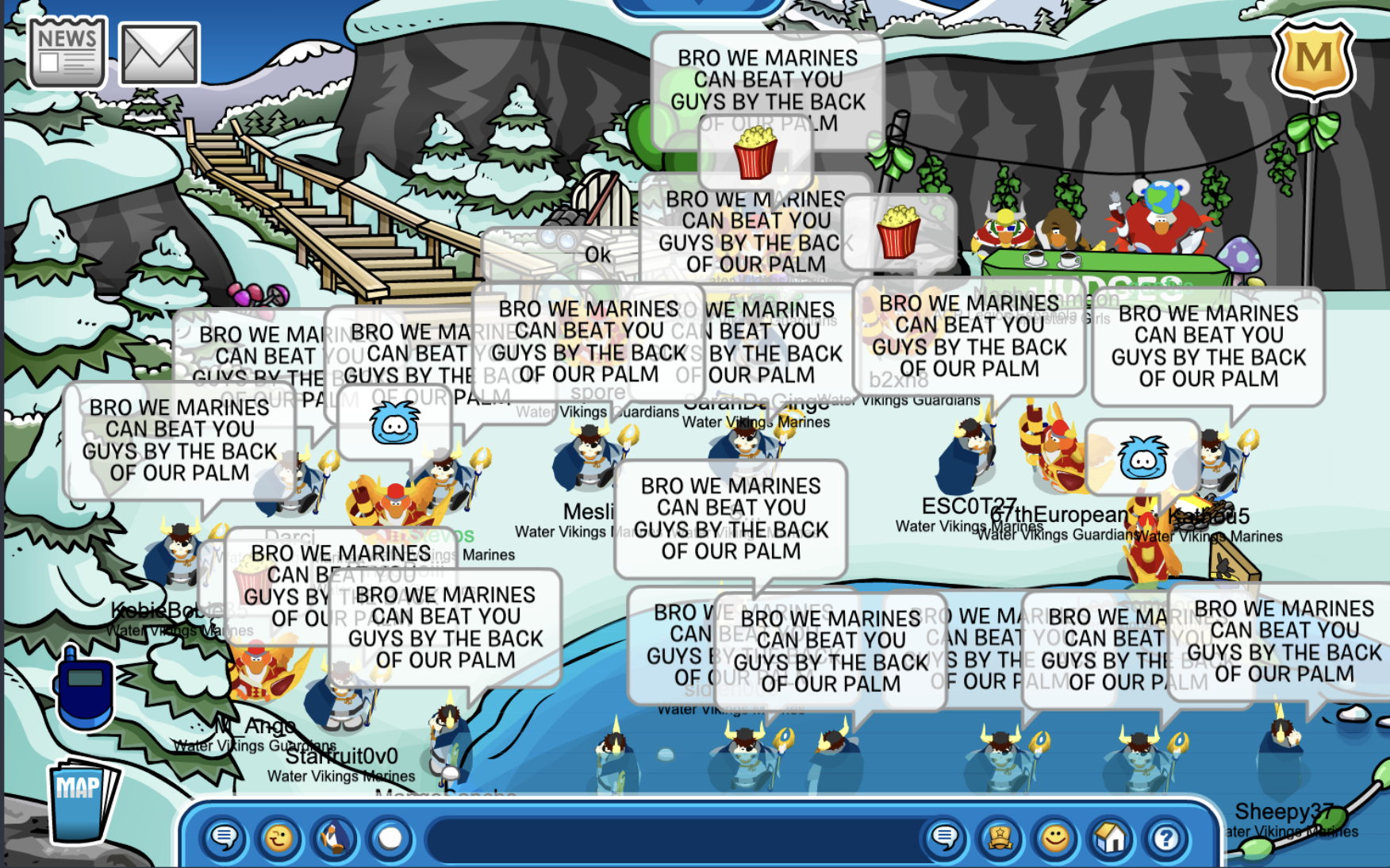Image resolution: width=1390 pixels, height=868 pixels.
Task: Open the safe chat messages menu
Action: point(225,838)
